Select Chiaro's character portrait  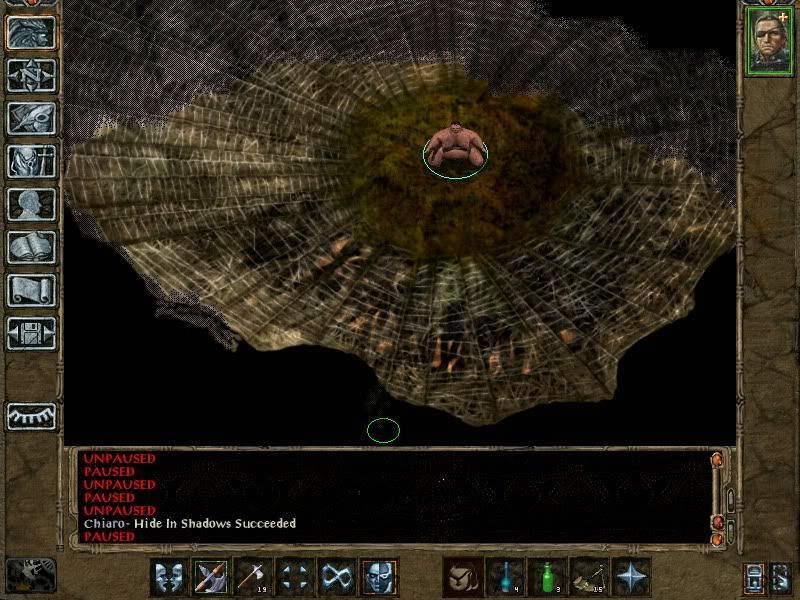769,41
